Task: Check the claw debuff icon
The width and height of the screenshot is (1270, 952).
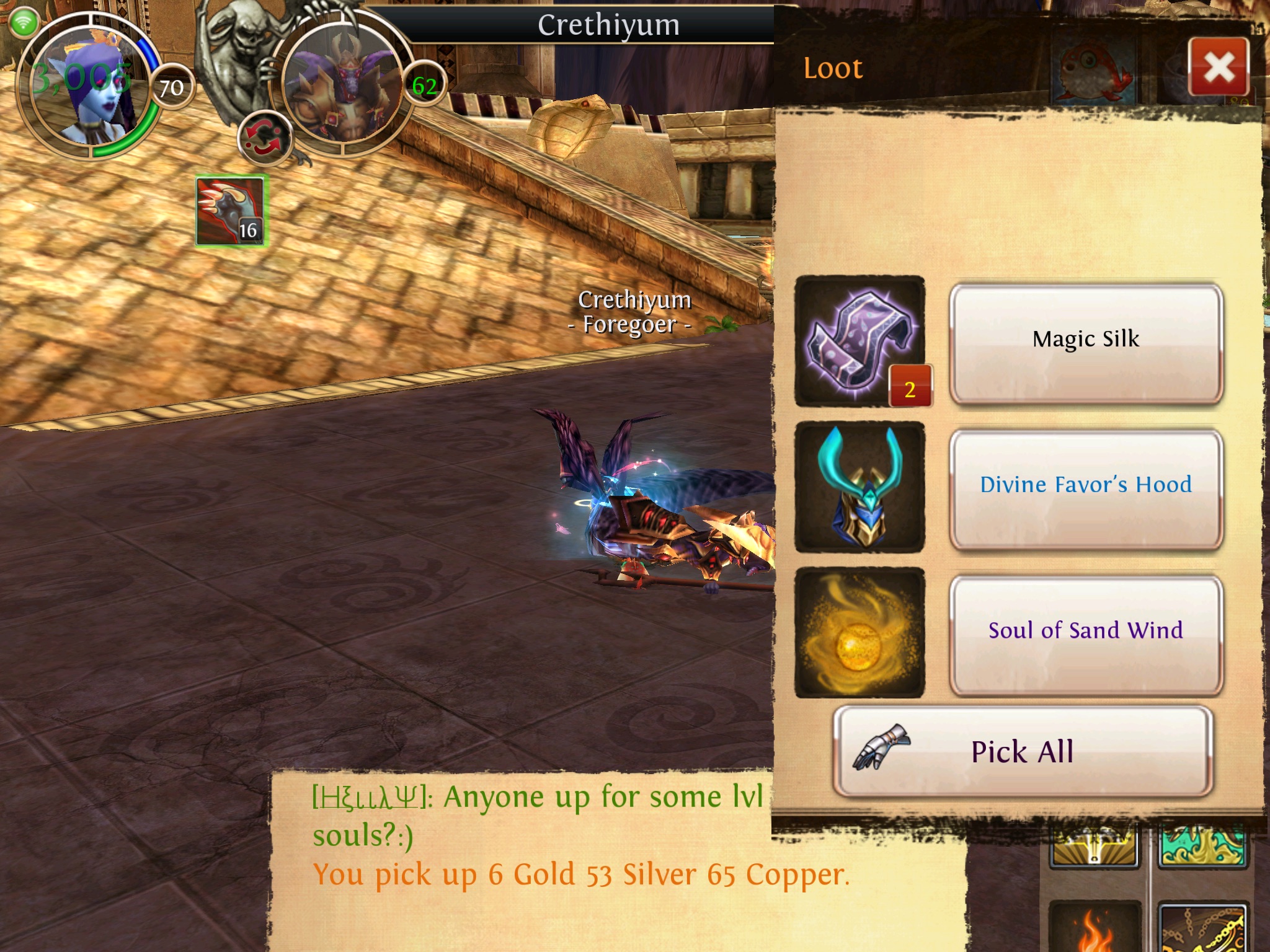Action: [x=231, y=211]
